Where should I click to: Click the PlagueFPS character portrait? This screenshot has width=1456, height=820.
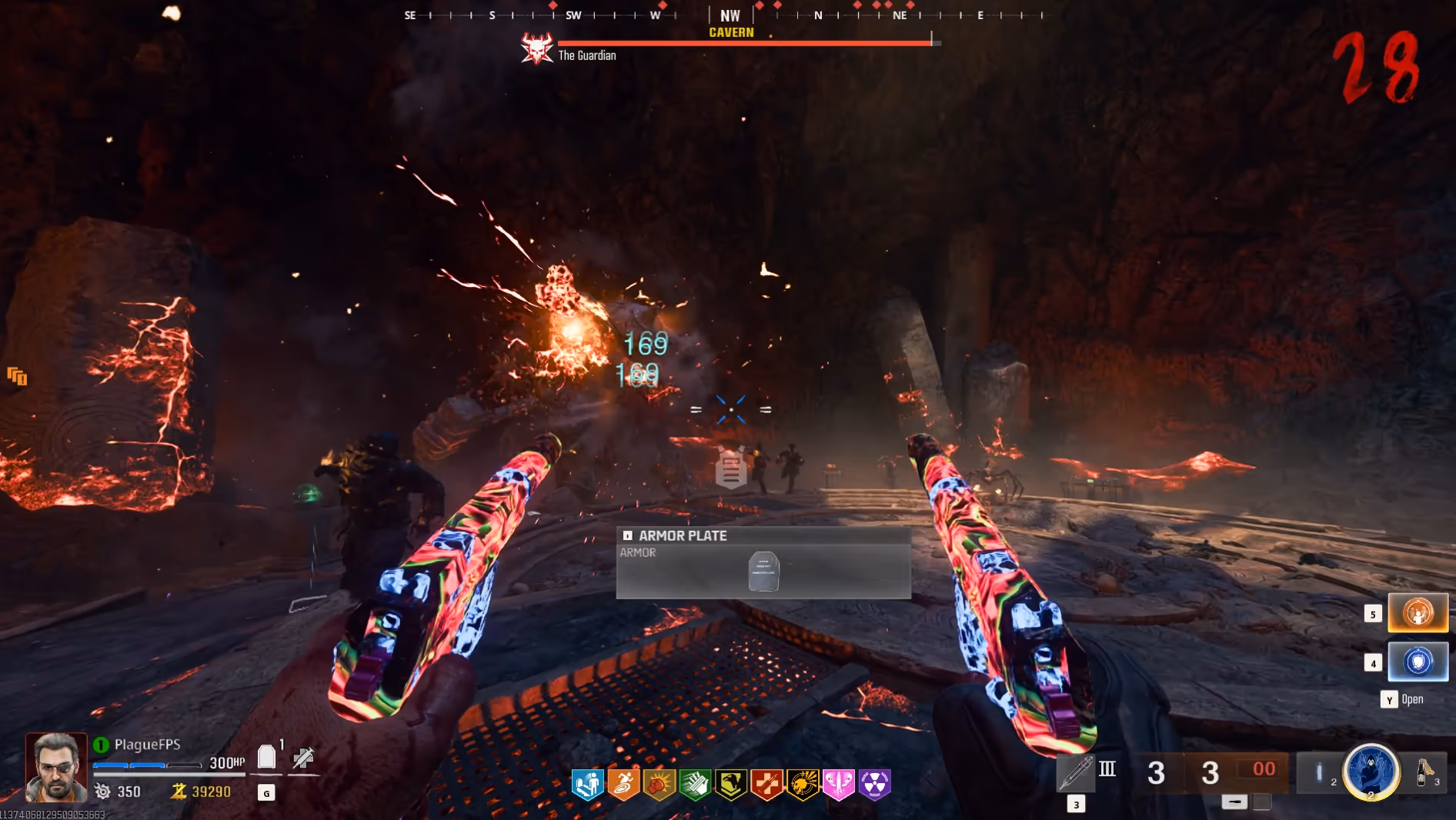(56, 767)
